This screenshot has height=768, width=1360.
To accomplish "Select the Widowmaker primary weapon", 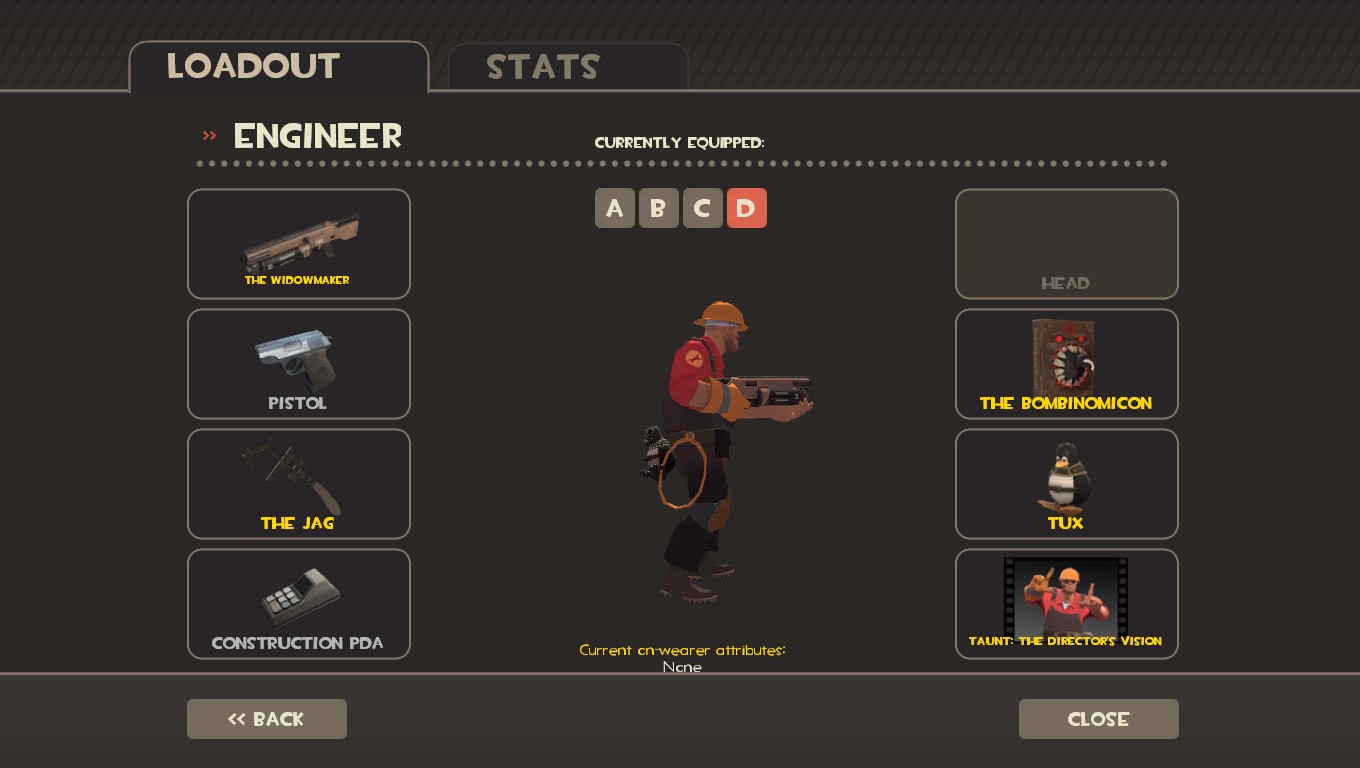I will (298, 243).
